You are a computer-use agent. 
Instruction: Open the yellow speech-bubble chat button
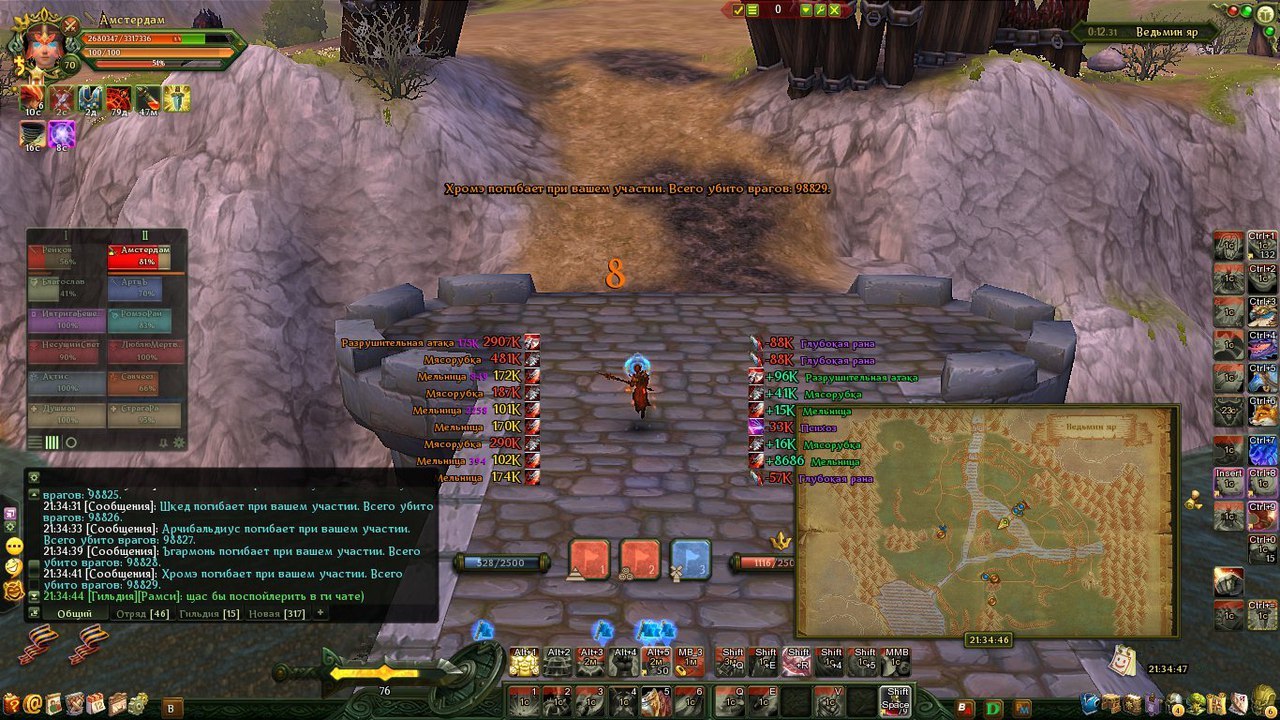click(x=14, y=546)
